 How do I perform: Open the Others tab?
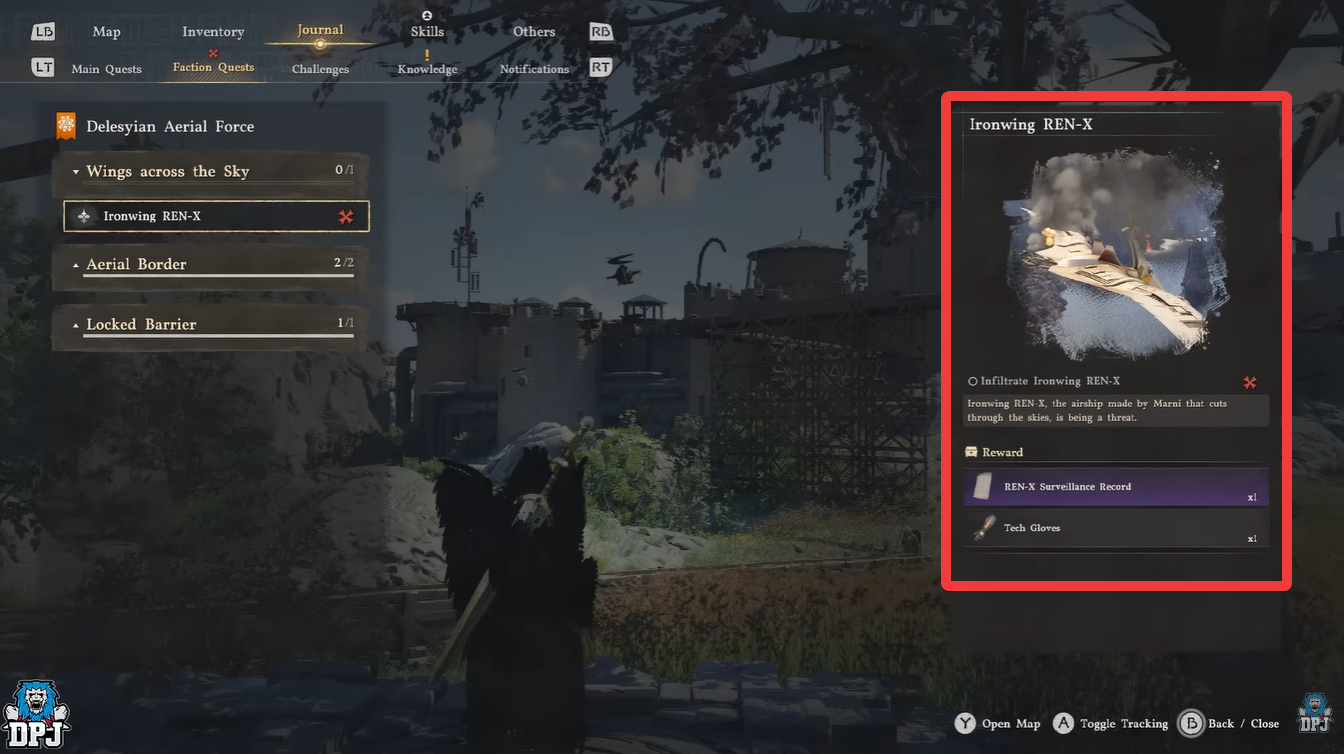tap(534, 32)
